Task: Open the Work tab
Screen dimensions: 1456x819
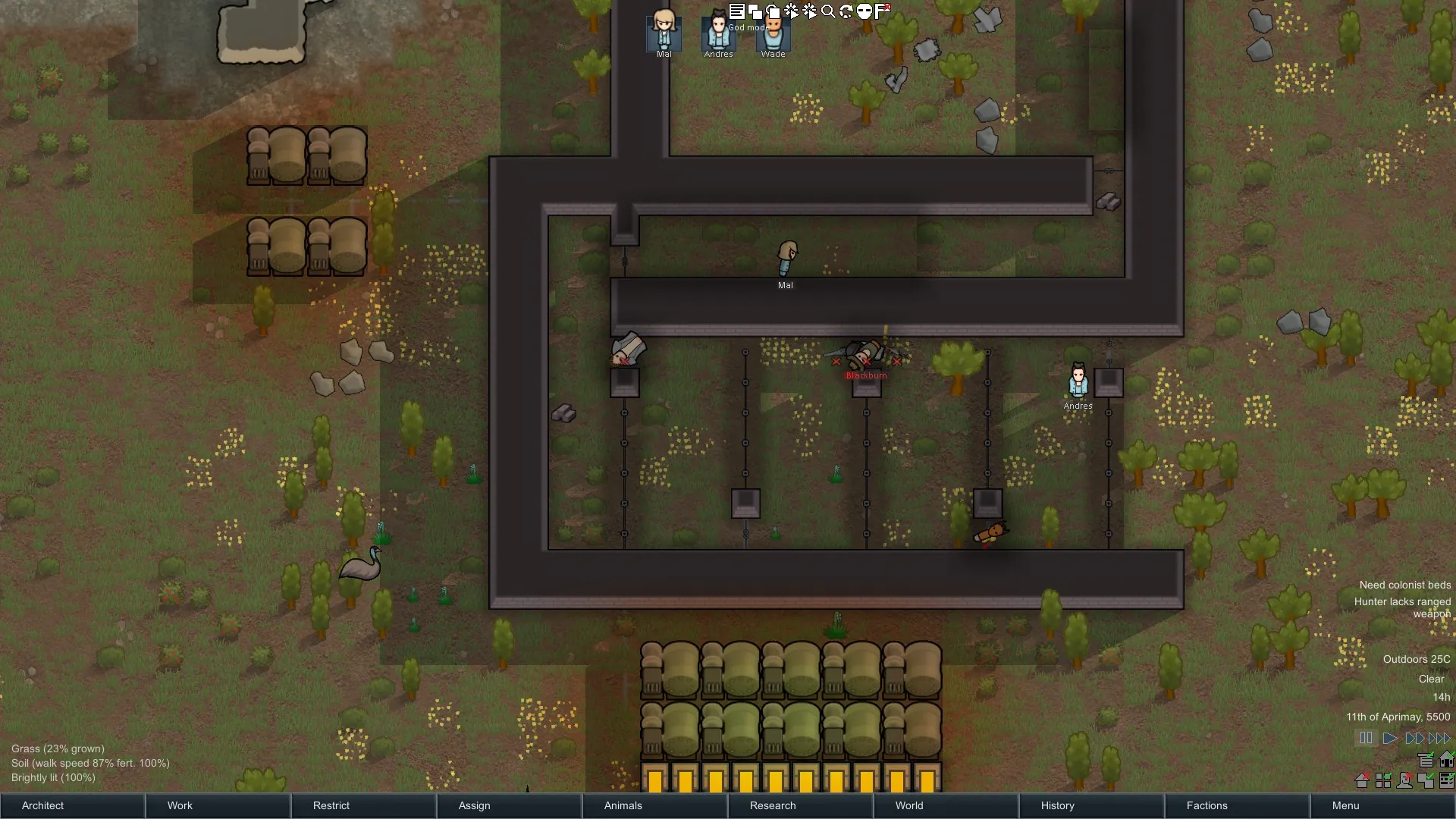Action: coord(218,805)
